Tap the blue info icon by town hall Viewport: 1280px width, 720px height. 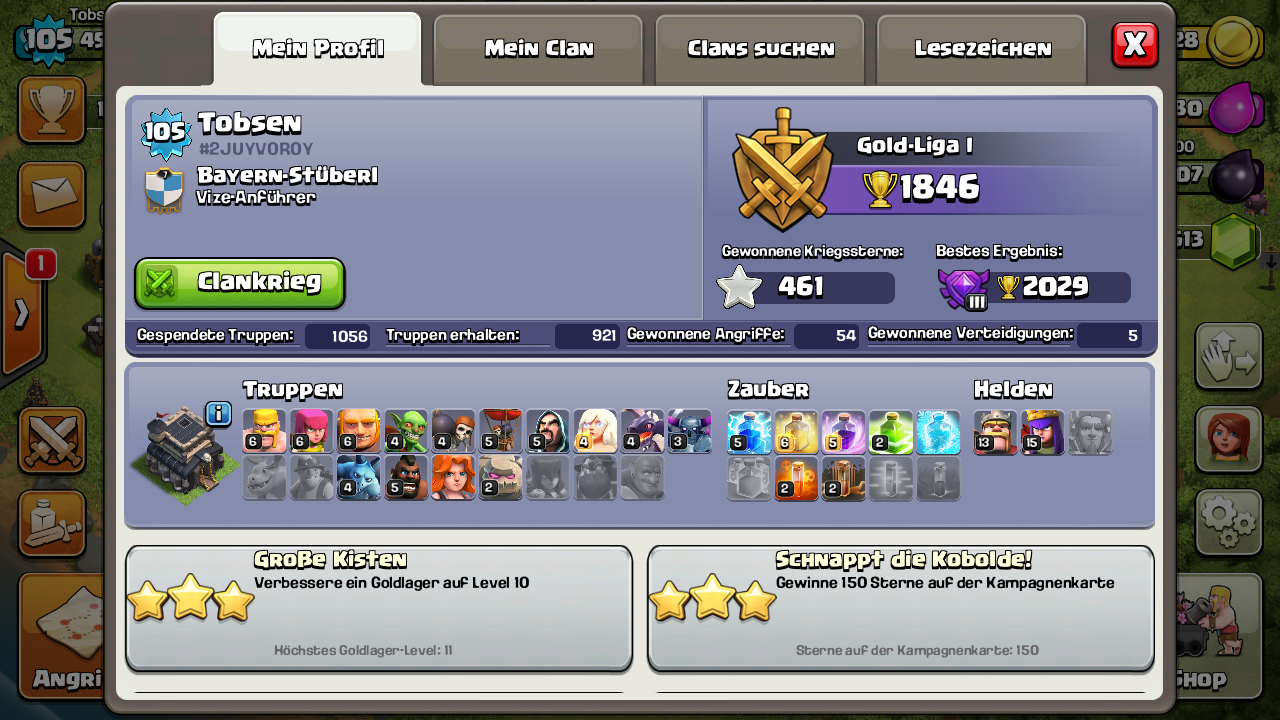pyautogui.click(x=218, y=413)
